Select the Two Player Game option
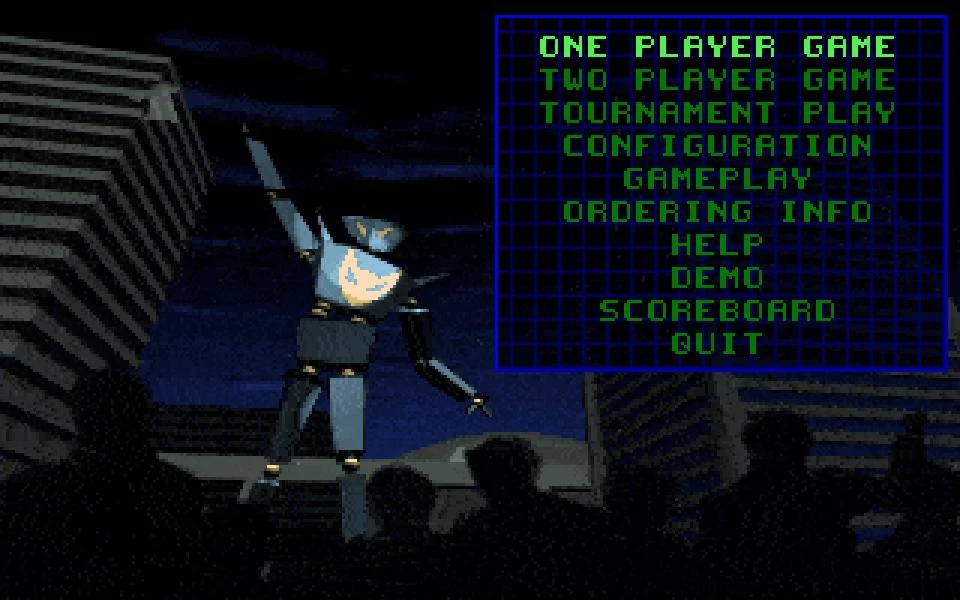960x600 pixels. click(x=717, y=80)
